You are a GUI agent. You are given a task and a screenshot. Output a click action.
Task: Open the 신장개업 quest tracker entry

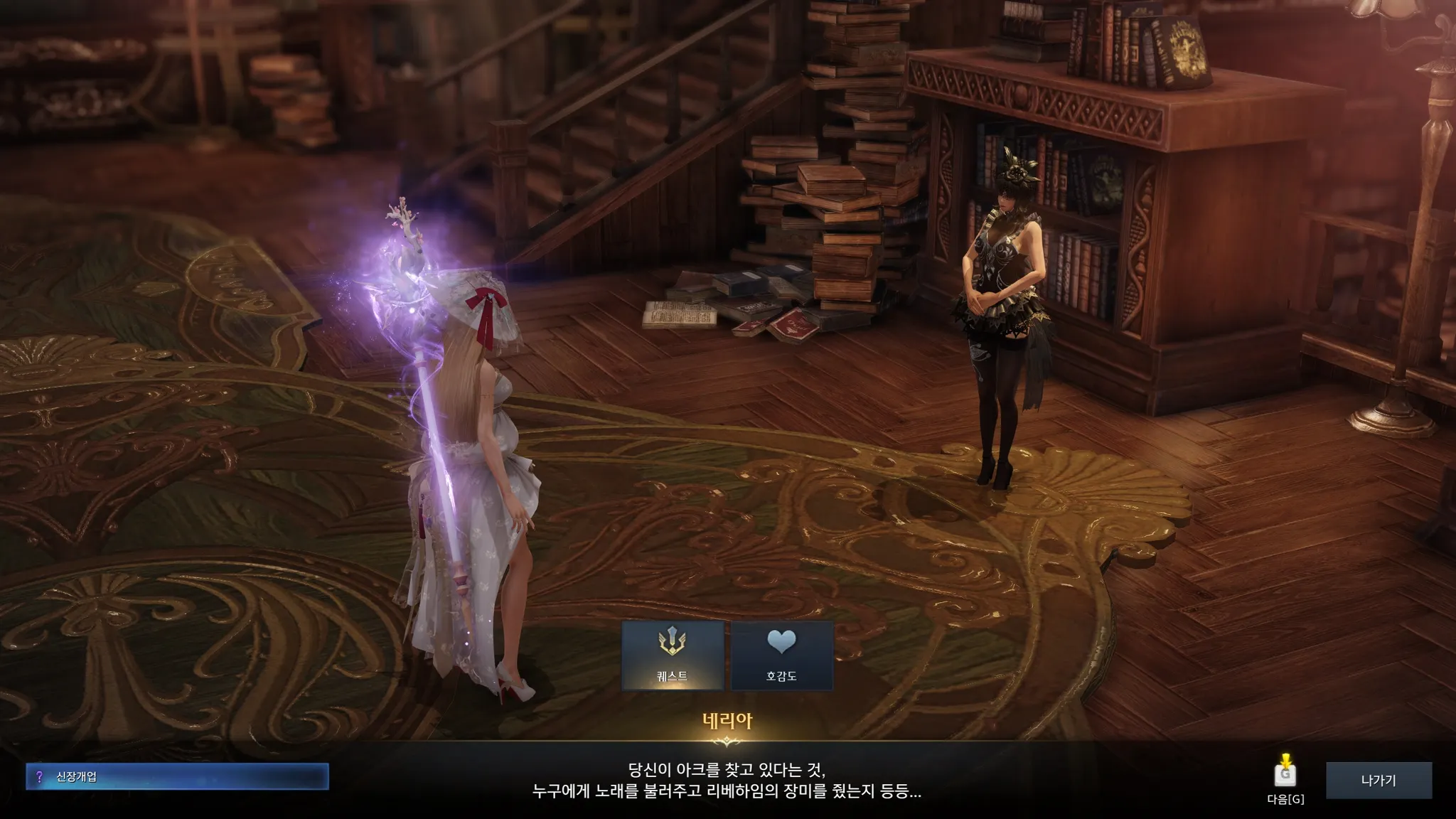[177, 776]
